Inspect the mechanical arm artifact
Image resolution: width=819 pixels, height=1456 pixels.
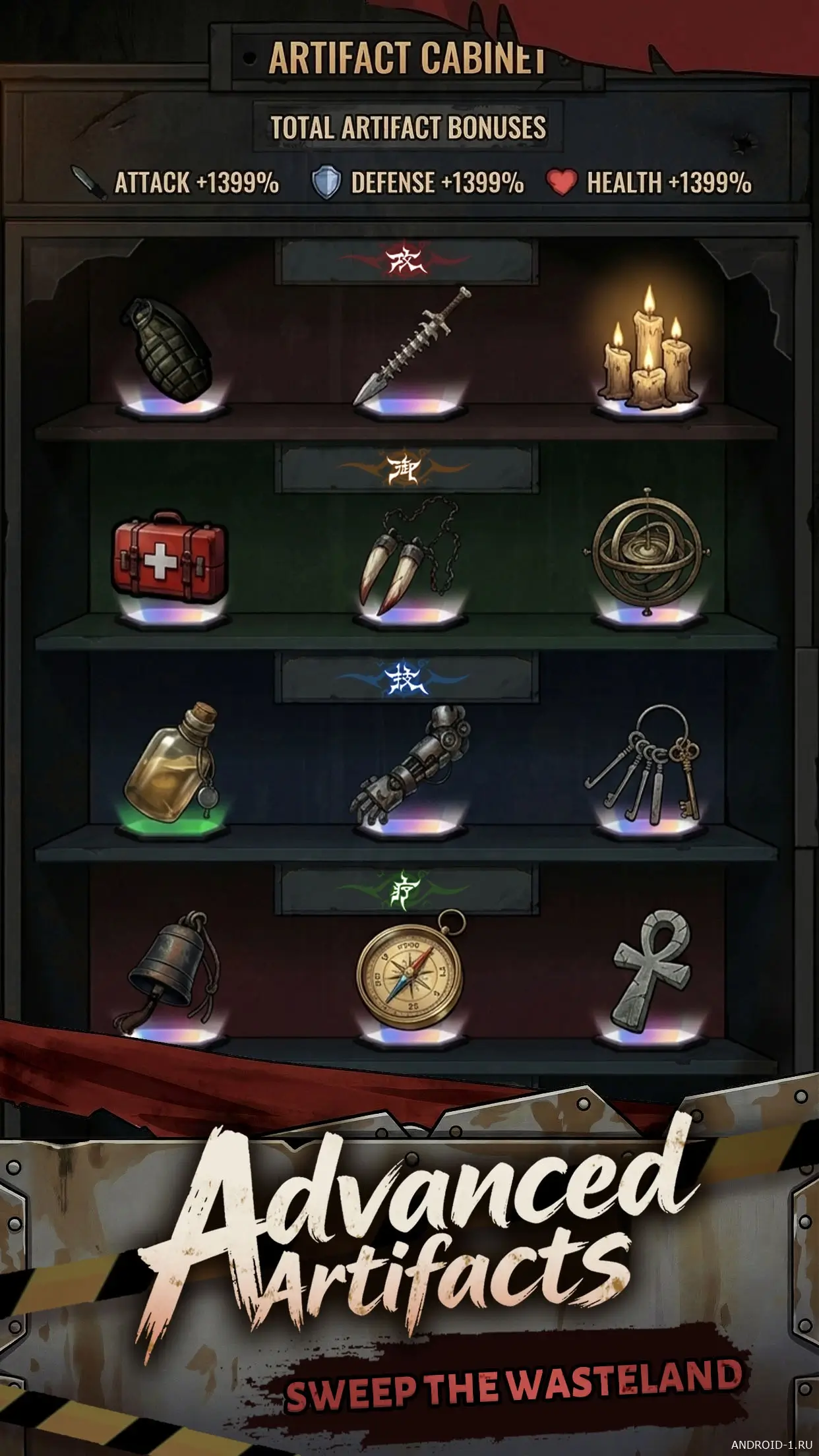(x=414, y=765)
